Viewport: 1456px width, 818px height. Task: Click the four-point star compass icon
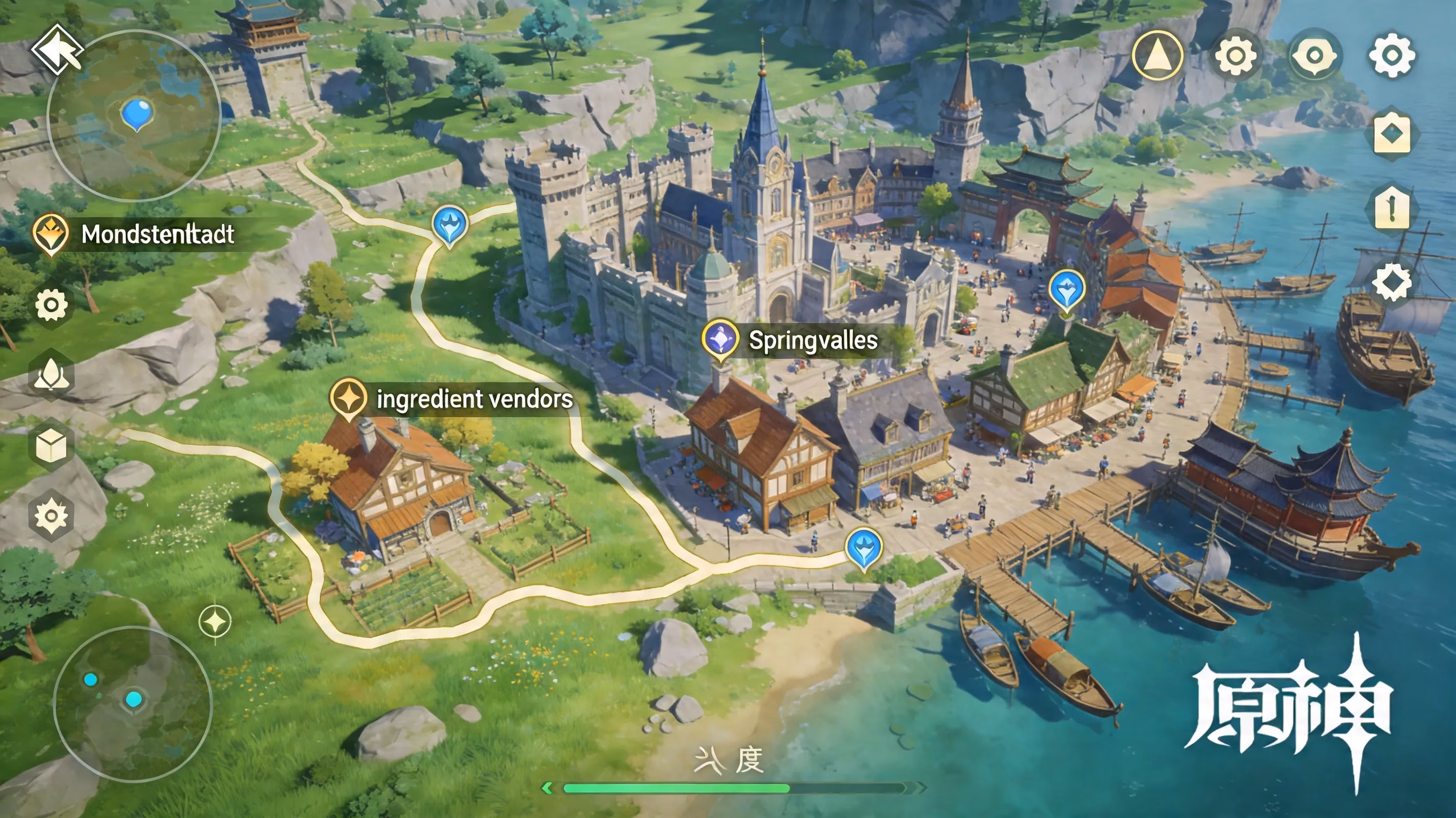pyautogui.click(x=215, y=622)
